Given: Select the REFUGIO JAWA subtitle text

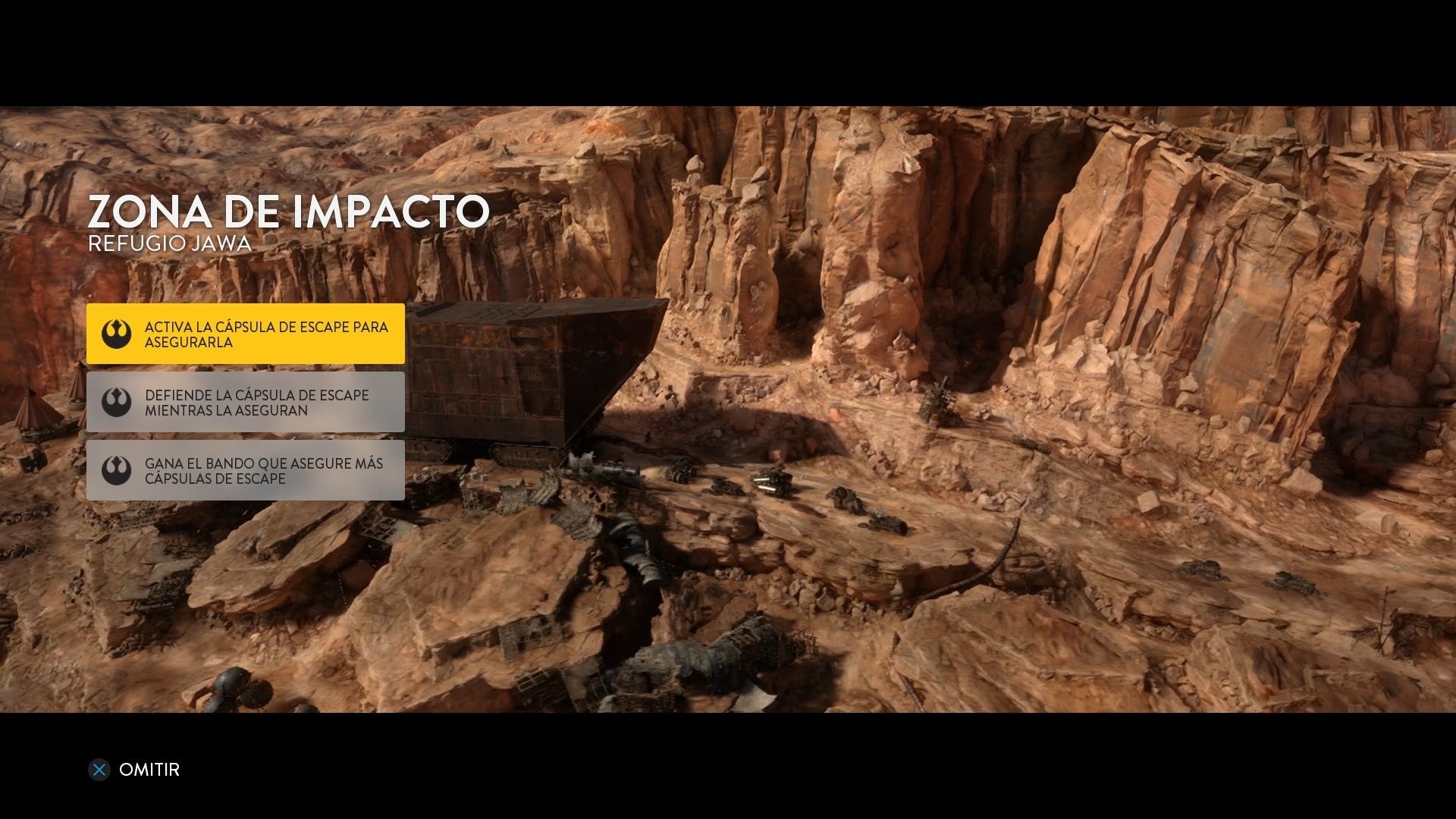Looking at the screenshot, I should (x=168, y=244).
